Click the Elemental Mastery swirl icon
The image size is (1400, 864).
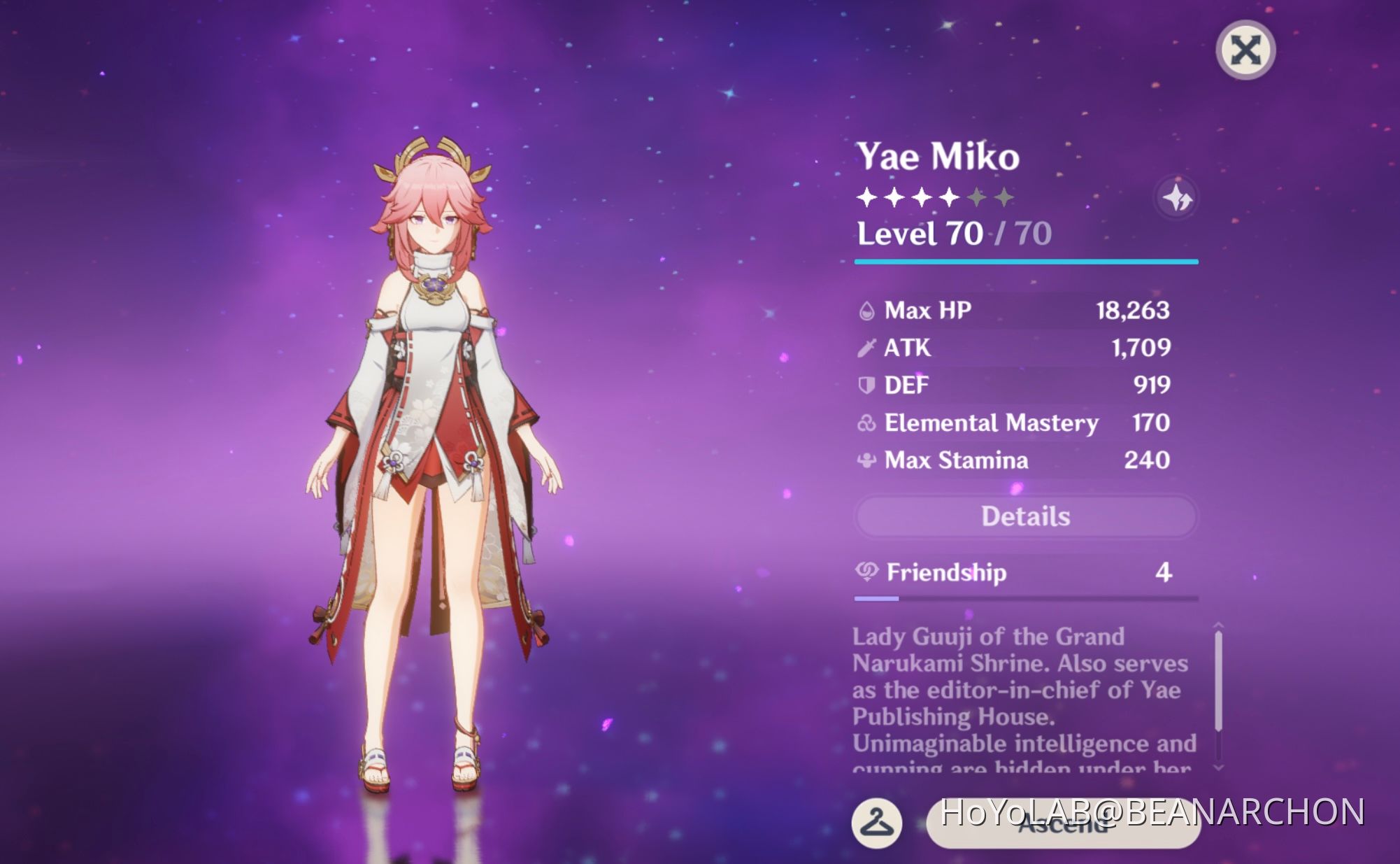[x=867, y=423]
